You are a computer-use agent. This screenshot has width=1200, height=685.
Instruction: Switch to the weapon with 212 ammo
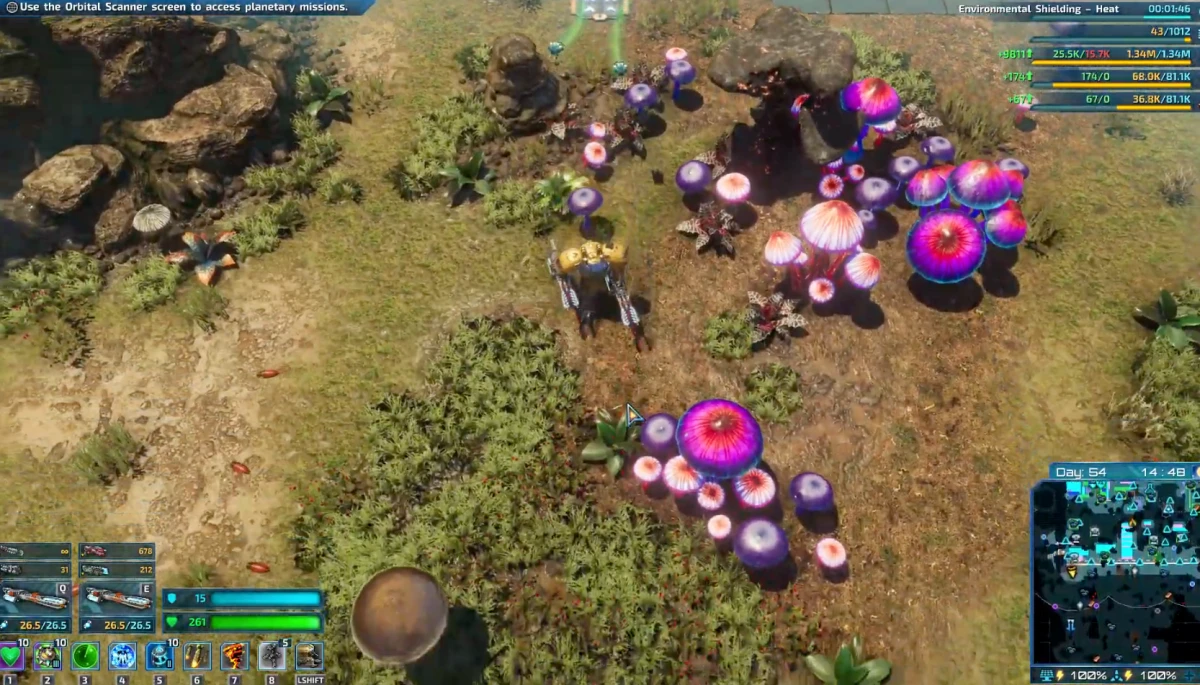click(x=116, y=570)
